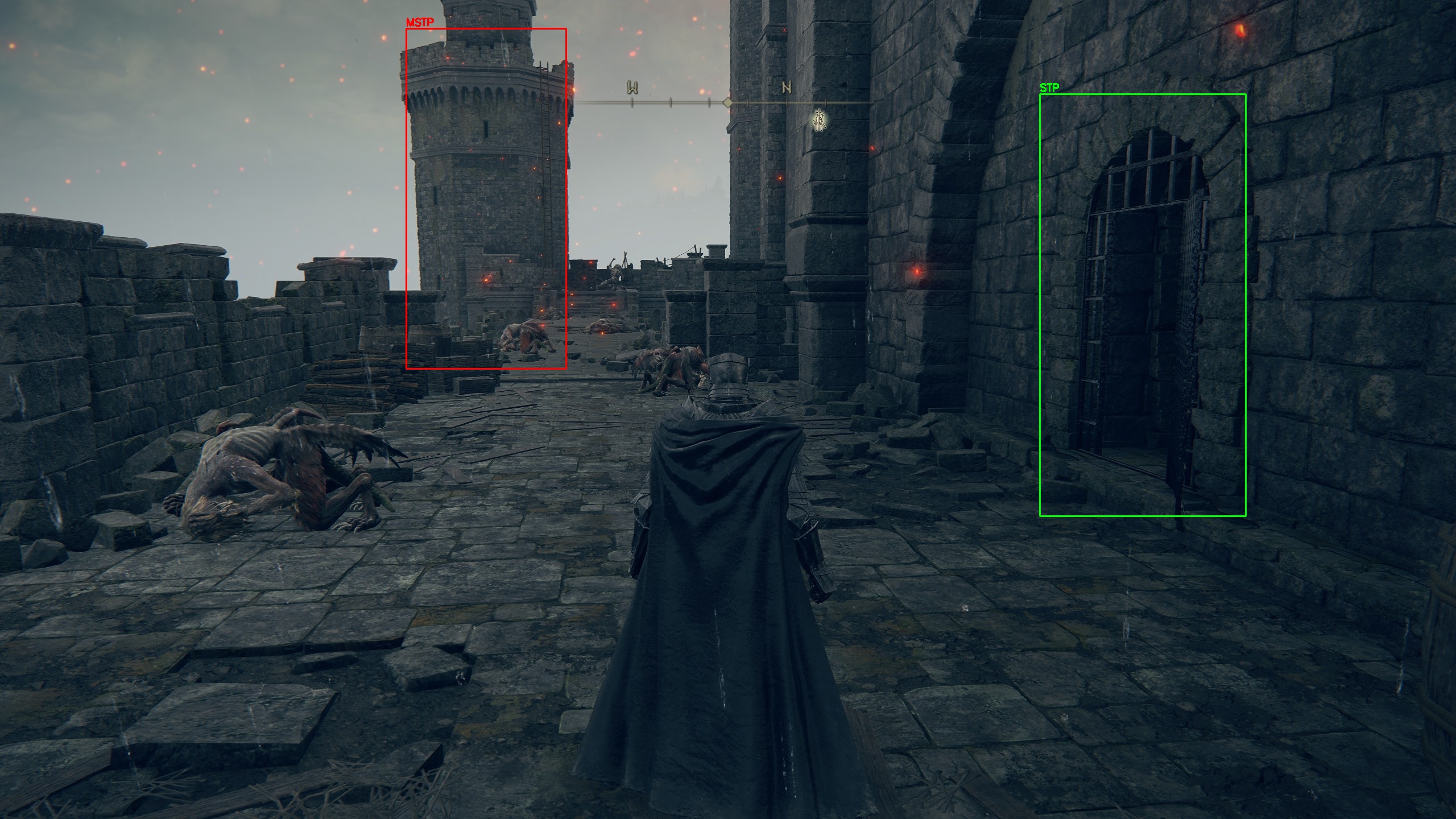This screenshot has height=819, width=1456.
Task: Click the compass center diamond indicator
Action: (x=727, y=102)
